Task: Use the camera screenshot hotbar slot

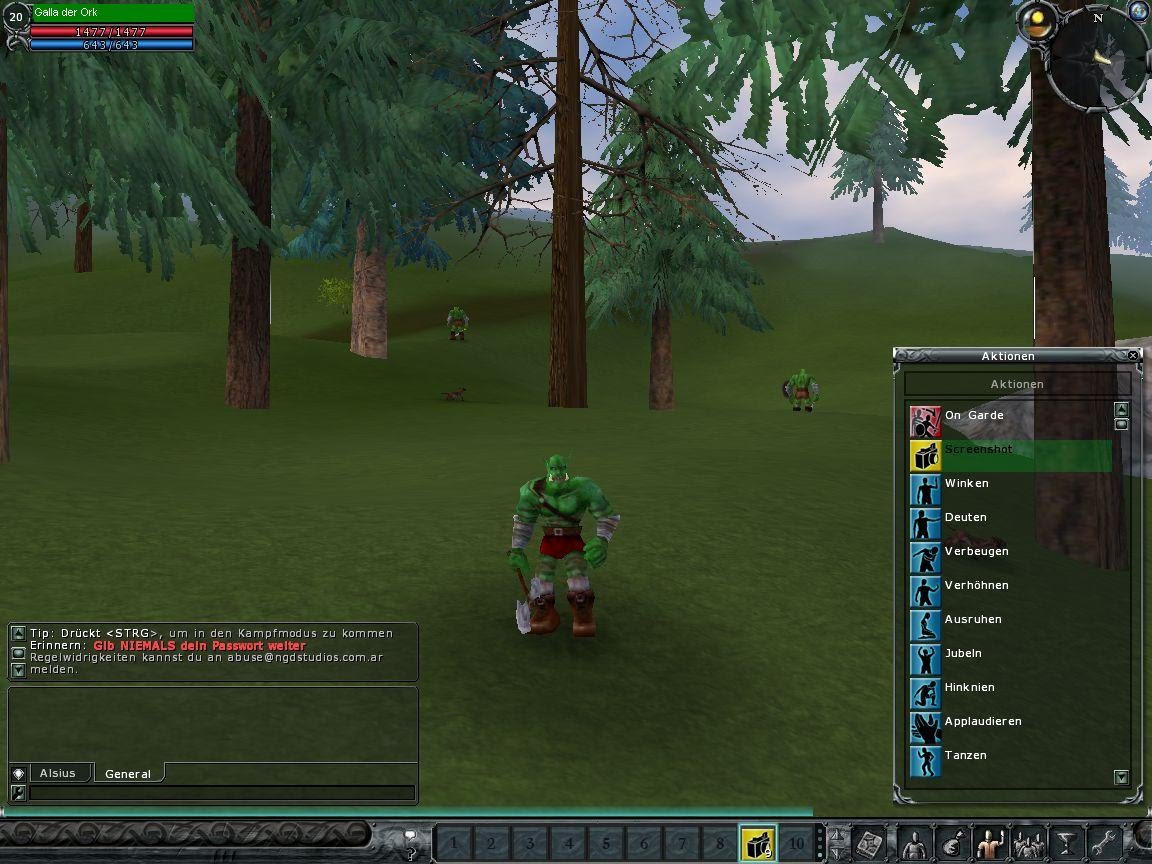Action: click(757, 844)
